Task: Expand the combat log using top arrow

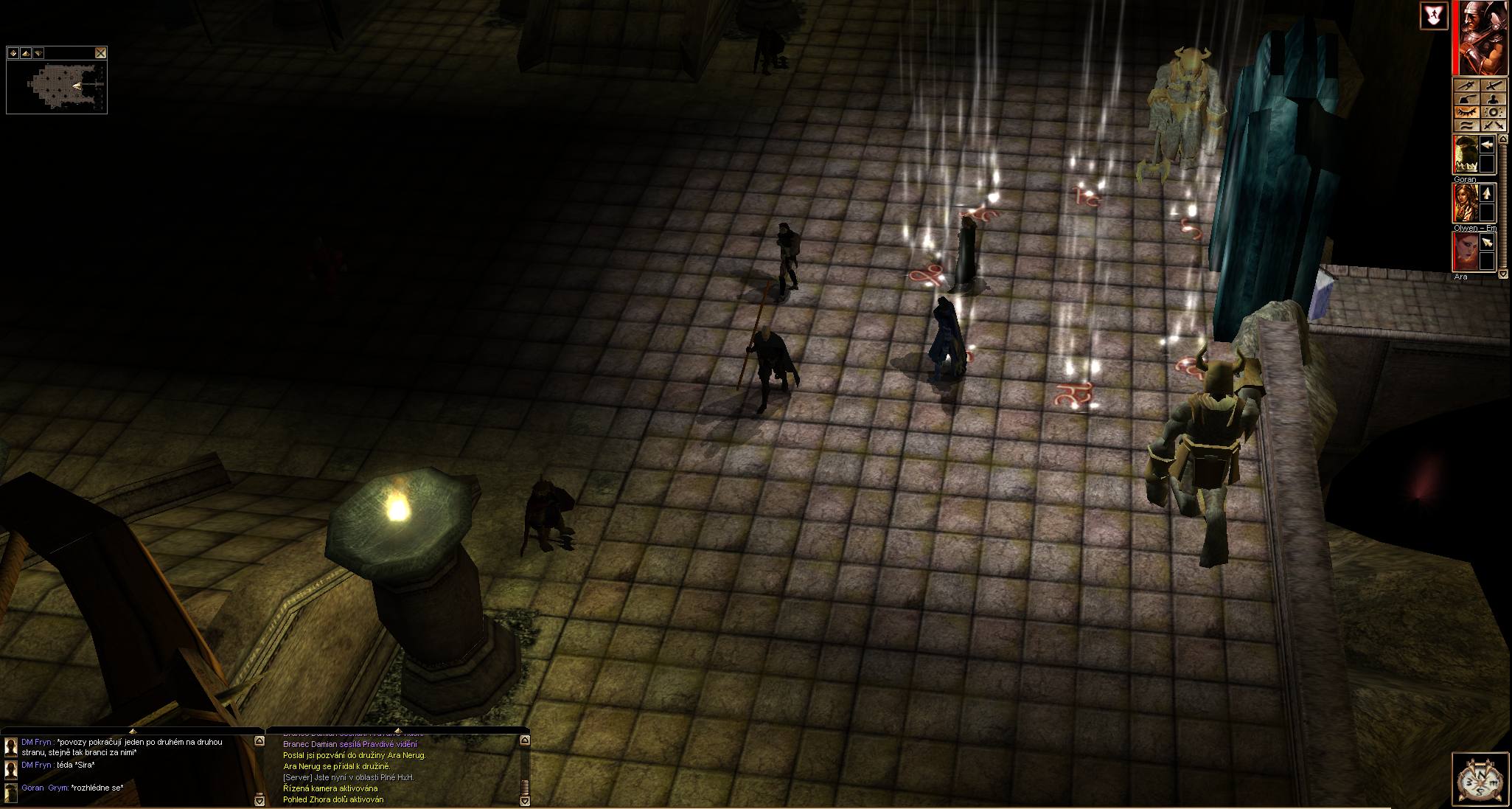Action: pyautogui.click(x=397, y=731)
